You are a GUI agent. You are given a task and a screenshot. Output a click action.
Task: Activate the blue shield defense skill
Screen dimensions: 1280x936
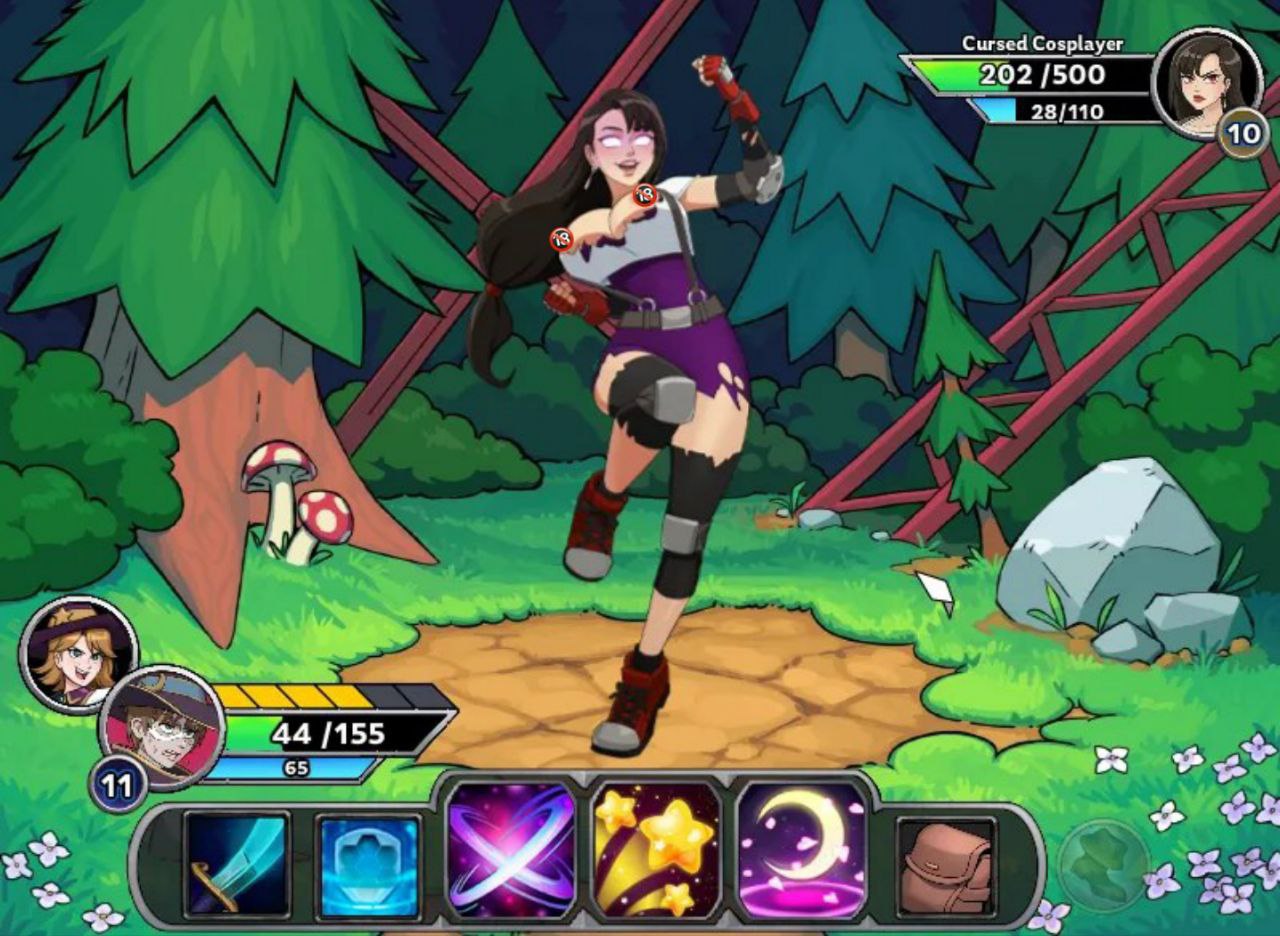368,866
